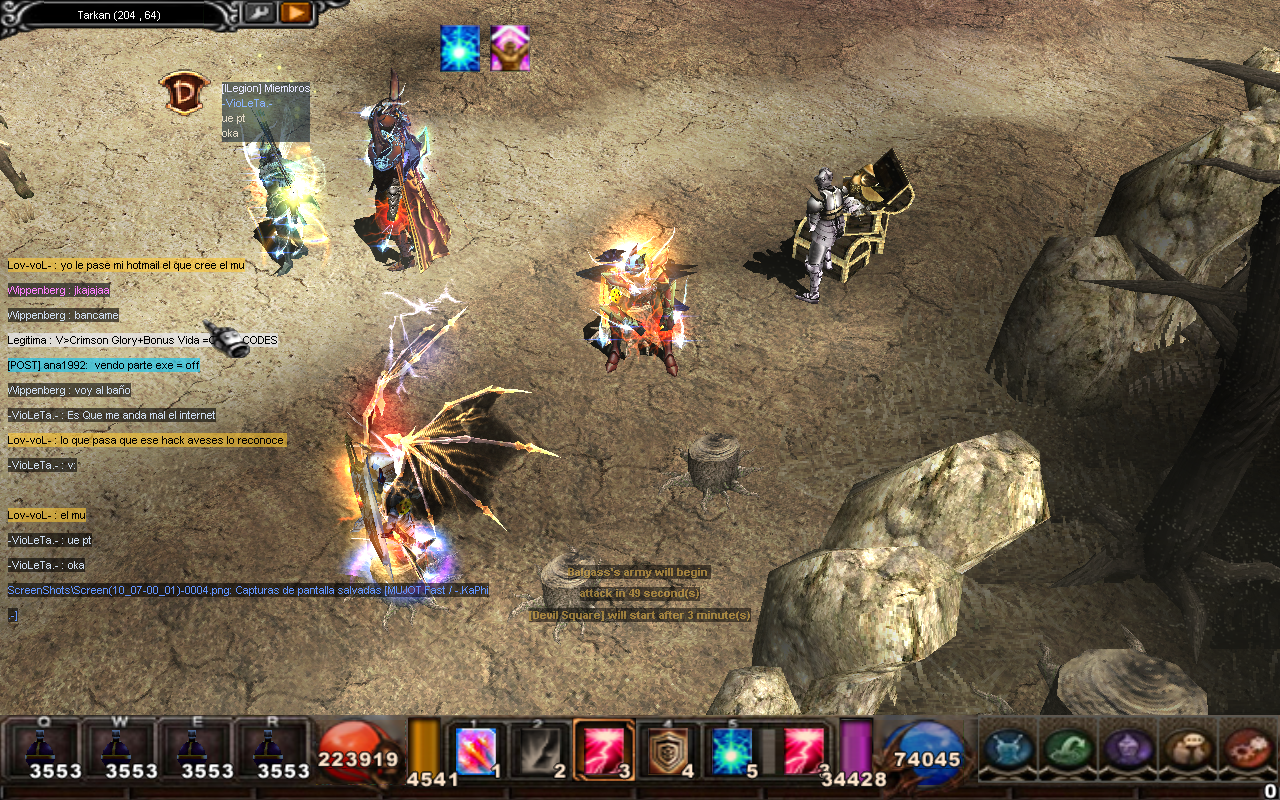
Task: Use the potion in the Q slot
Action: [43, 750]
